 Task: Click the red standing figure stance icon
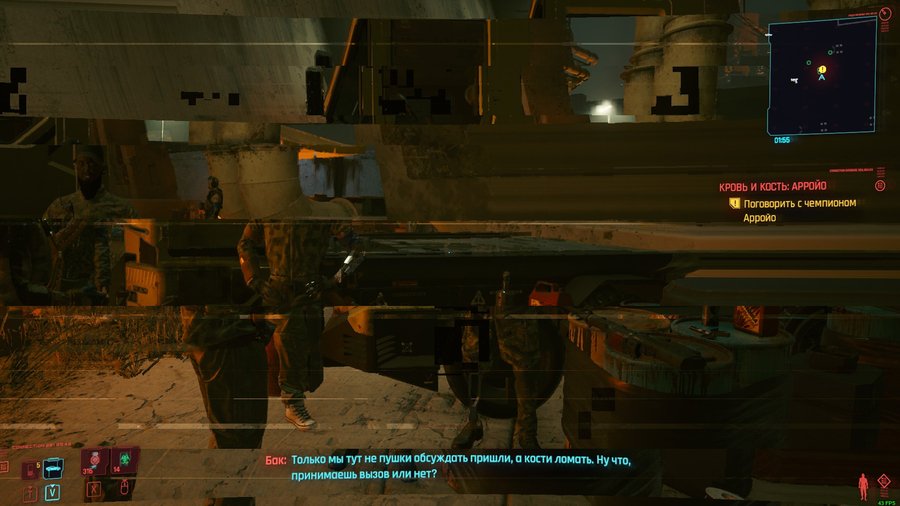pos(863,487)
